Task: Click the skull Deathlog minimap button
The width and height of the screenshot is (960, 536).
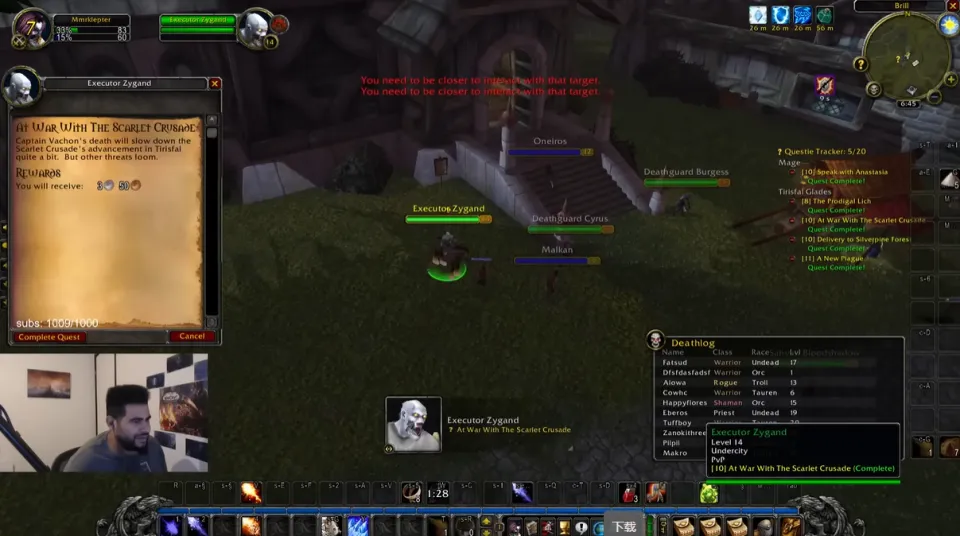Action: coord(874,90)
